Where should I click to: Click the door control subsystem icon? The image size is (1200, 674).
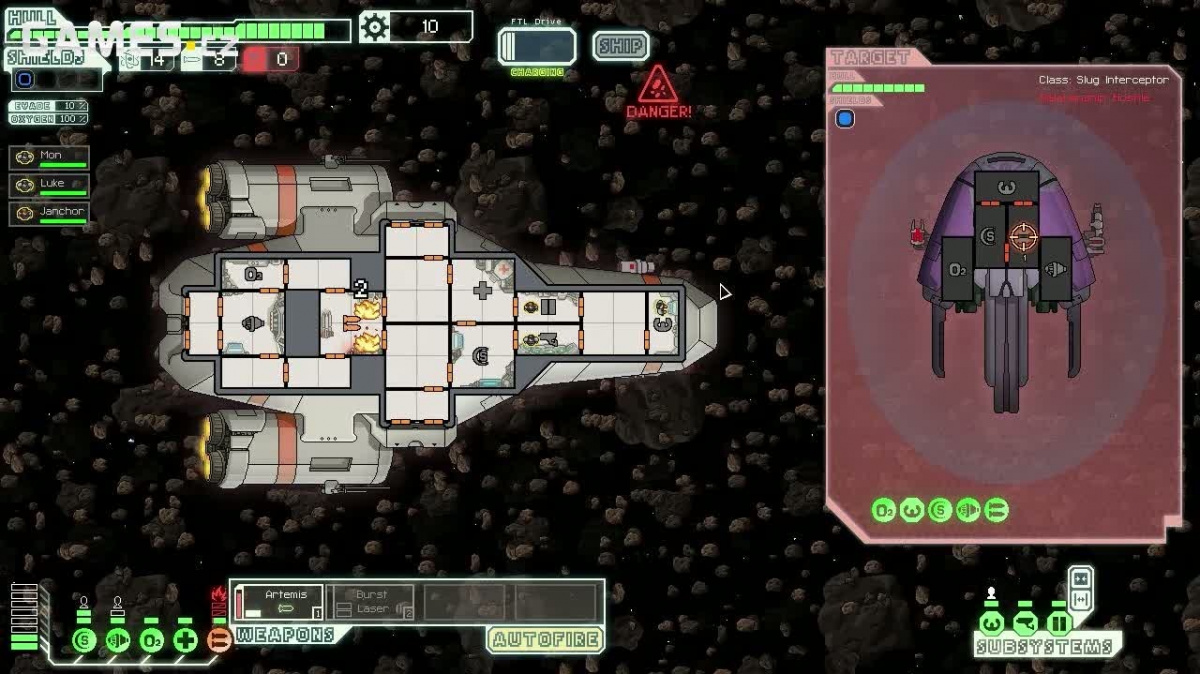[x=1059, y=624]
